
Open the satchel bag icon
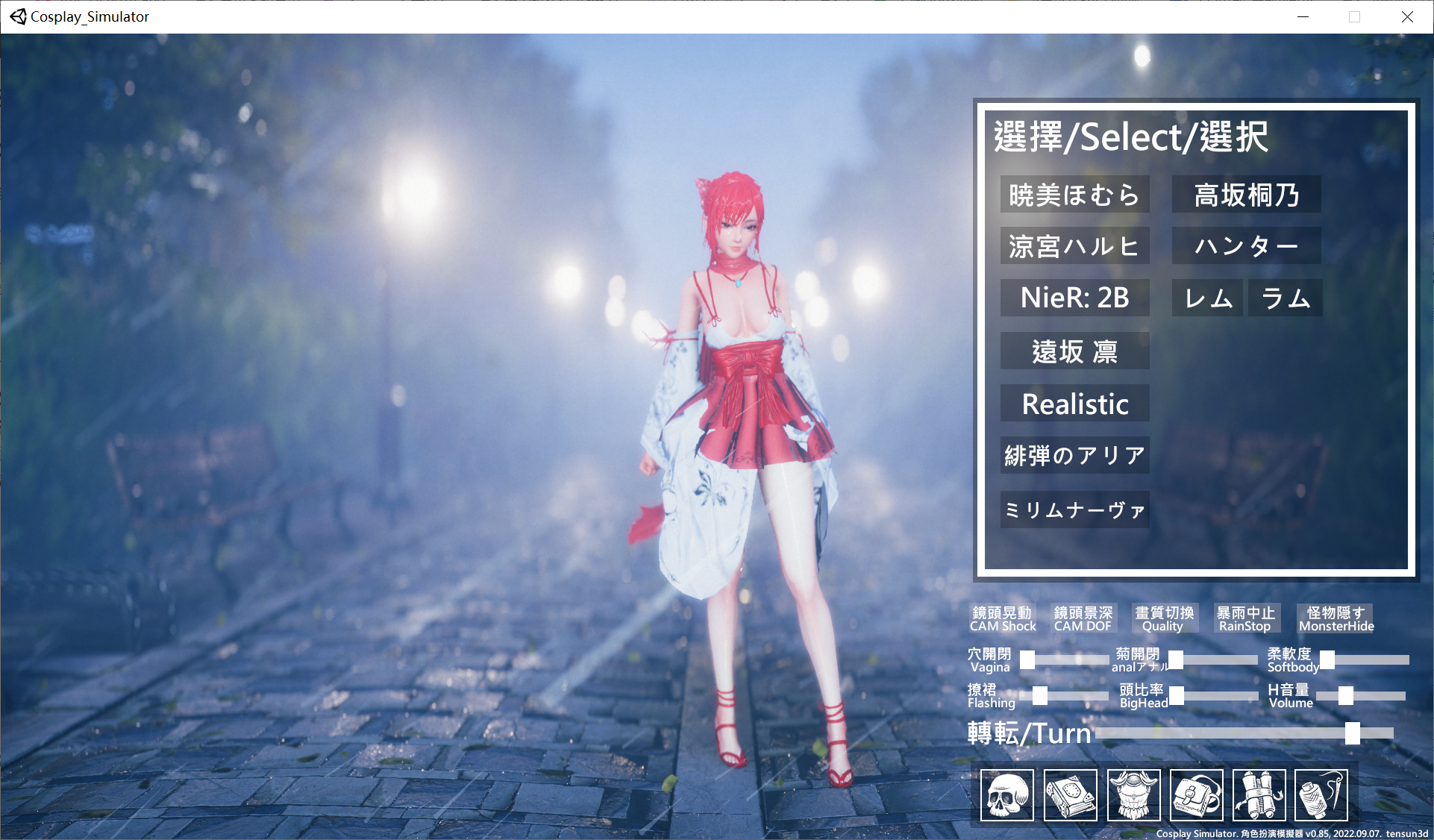click(x=1197, y=795)
